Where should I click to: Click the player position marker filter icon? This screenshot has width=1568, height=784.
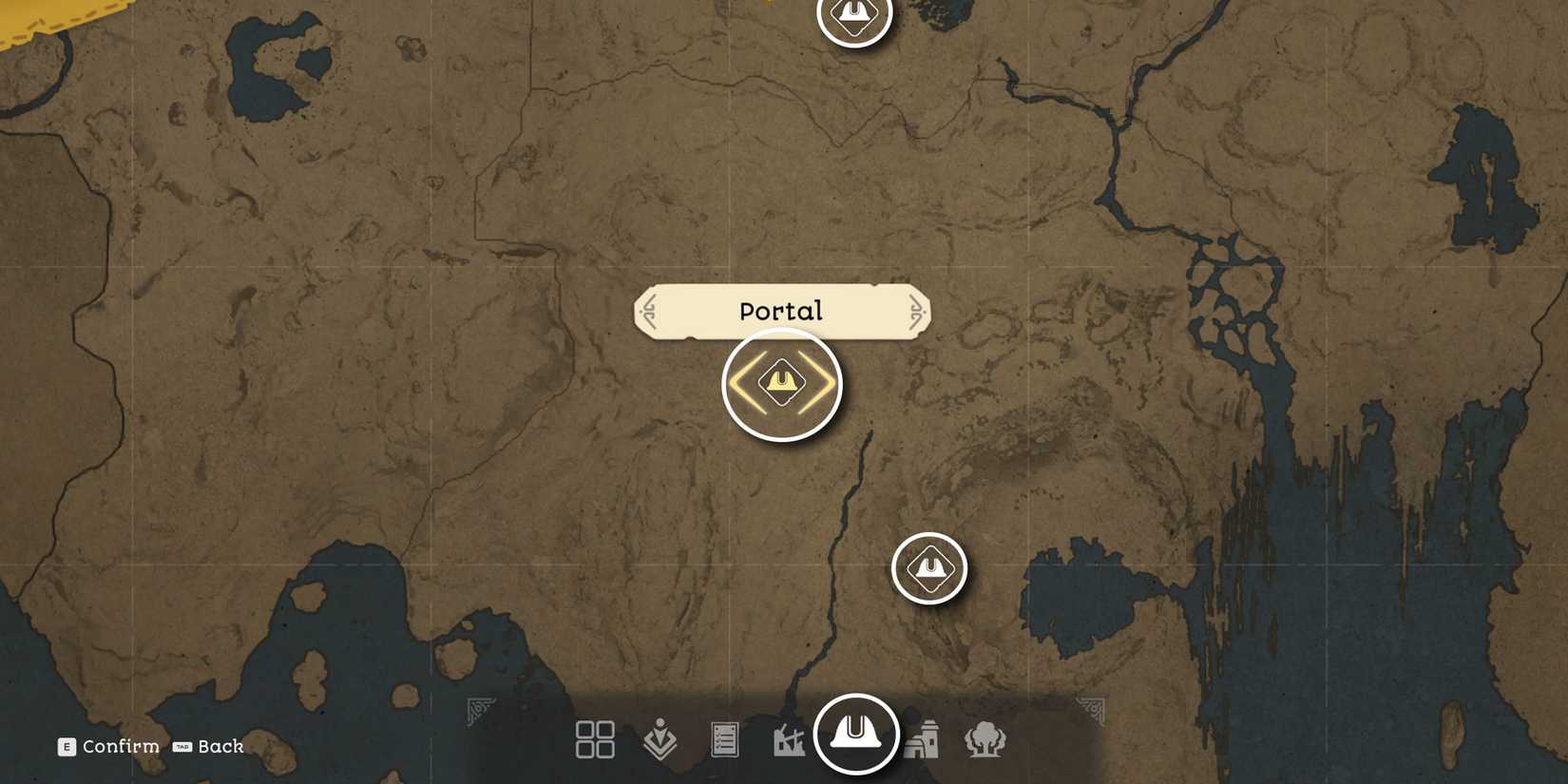(660, 737)
